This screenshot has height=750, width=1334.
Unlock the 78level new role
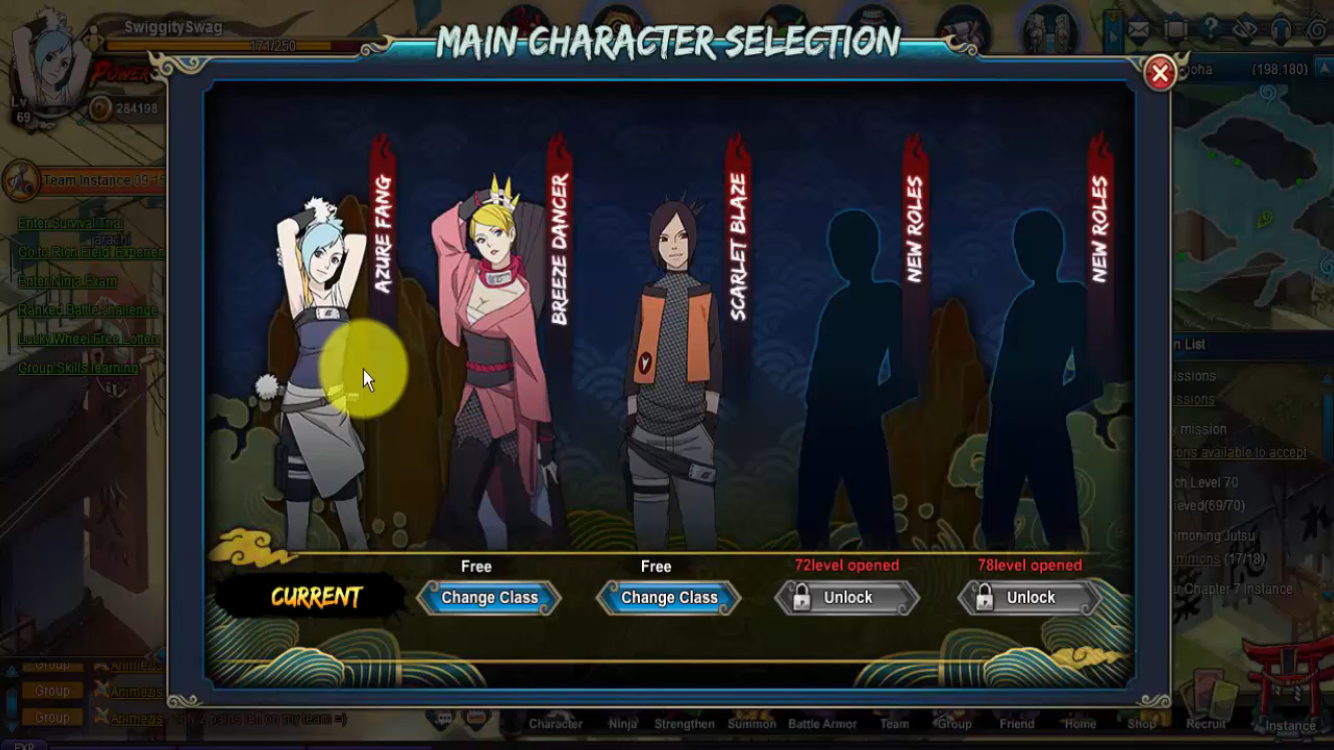coord(1030,598)
